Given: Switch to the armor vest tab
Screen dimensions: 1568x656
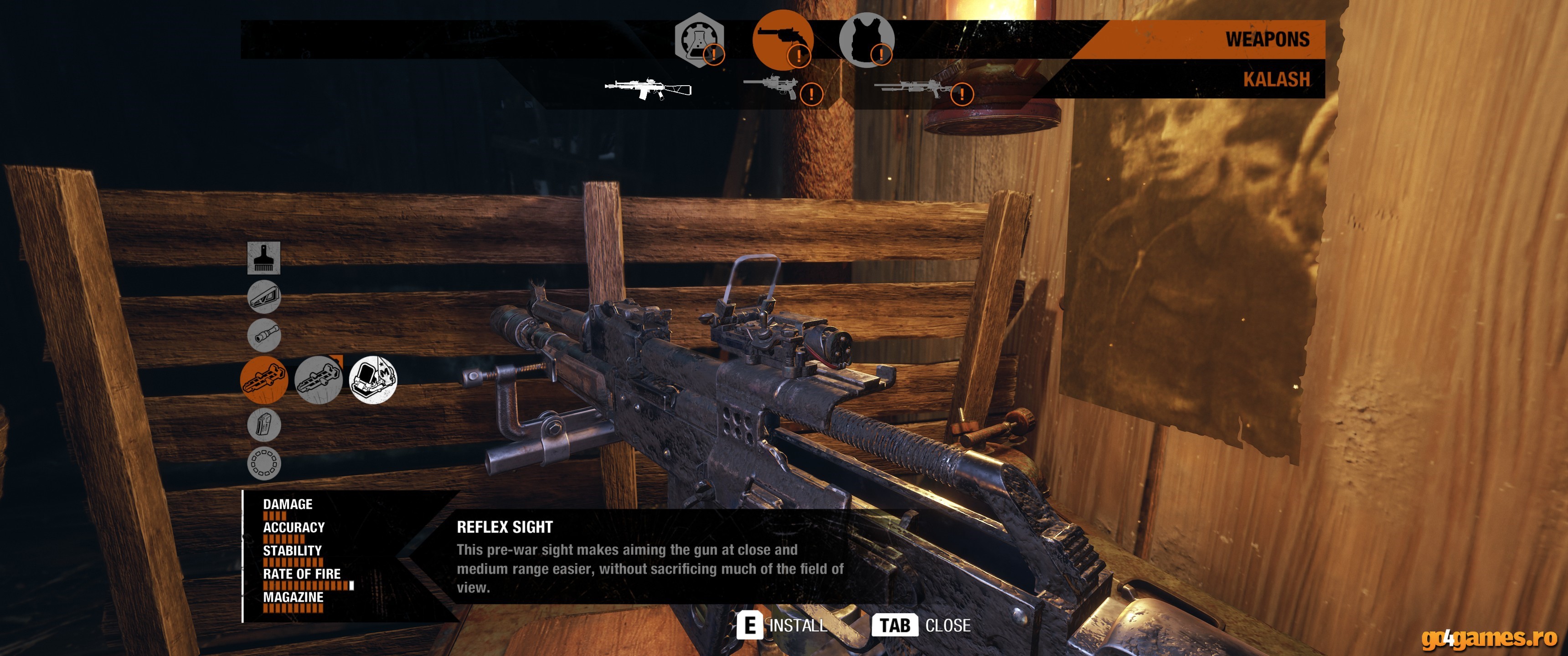Looking at the screenshot, I should click(866, 40).
